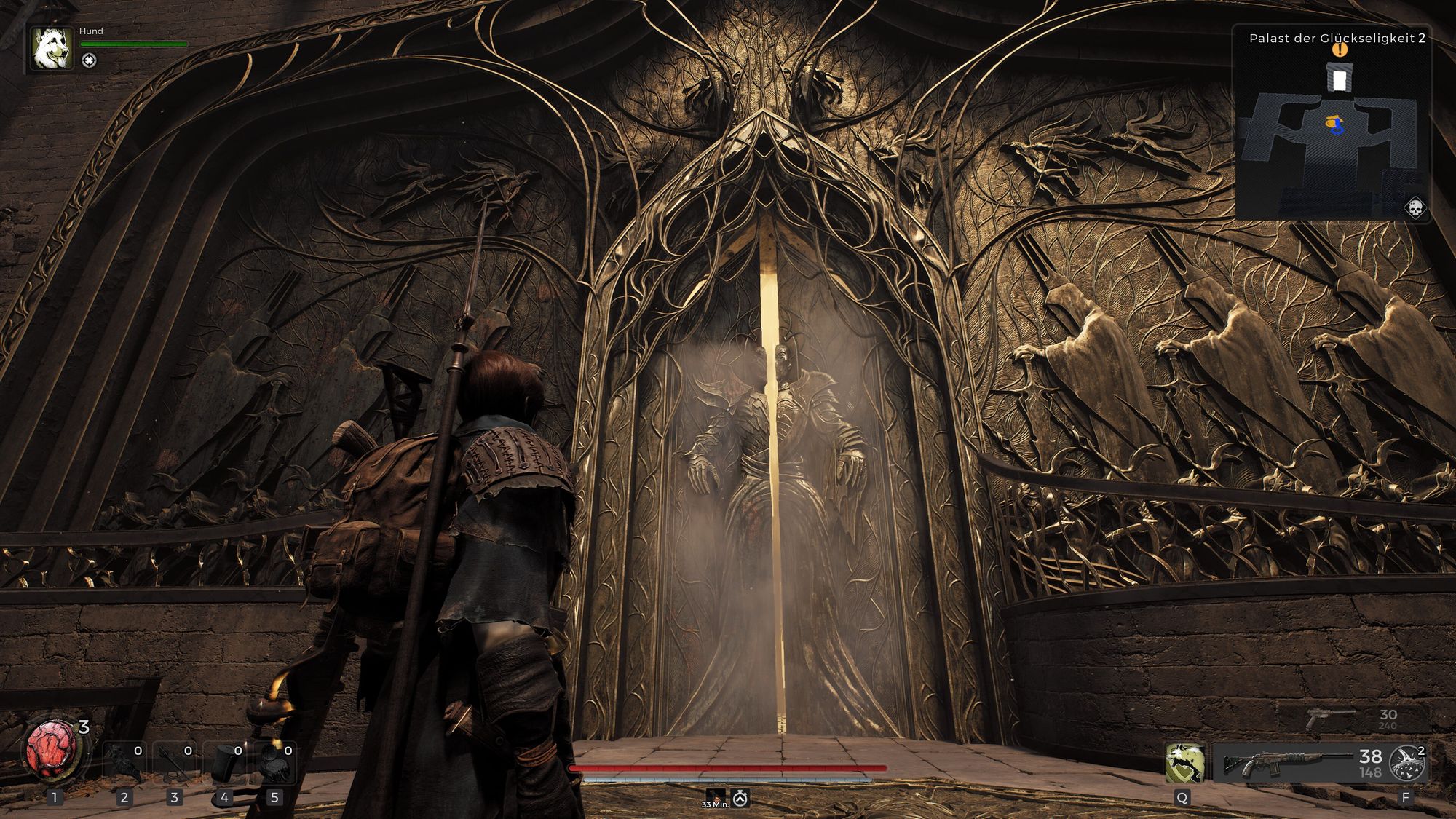Select the red heart relic slot
This screenshot has width=1456, height=819.
50,751
